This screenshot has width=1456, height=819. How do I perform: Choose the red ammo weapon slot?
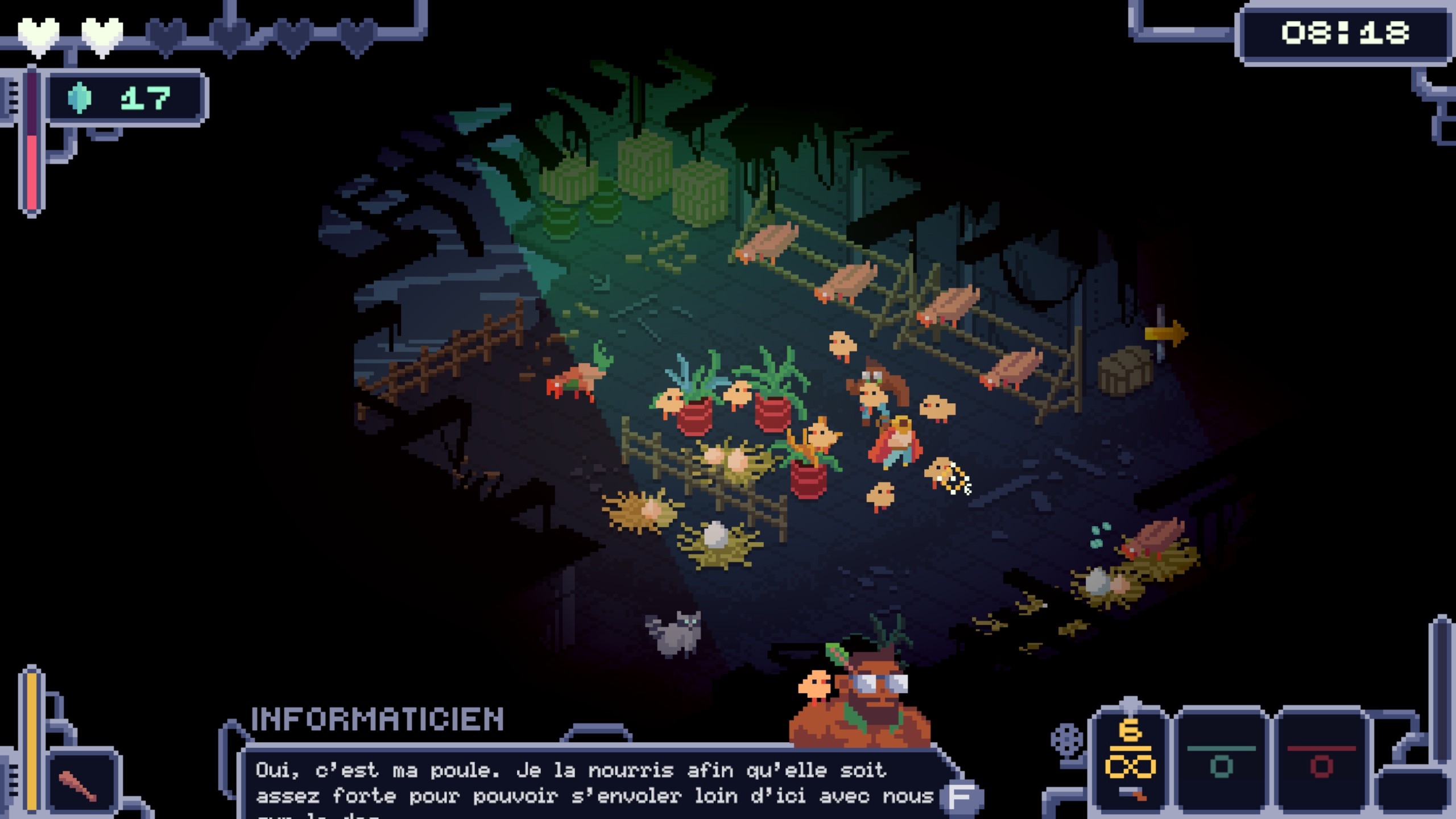pos(1321,762)
